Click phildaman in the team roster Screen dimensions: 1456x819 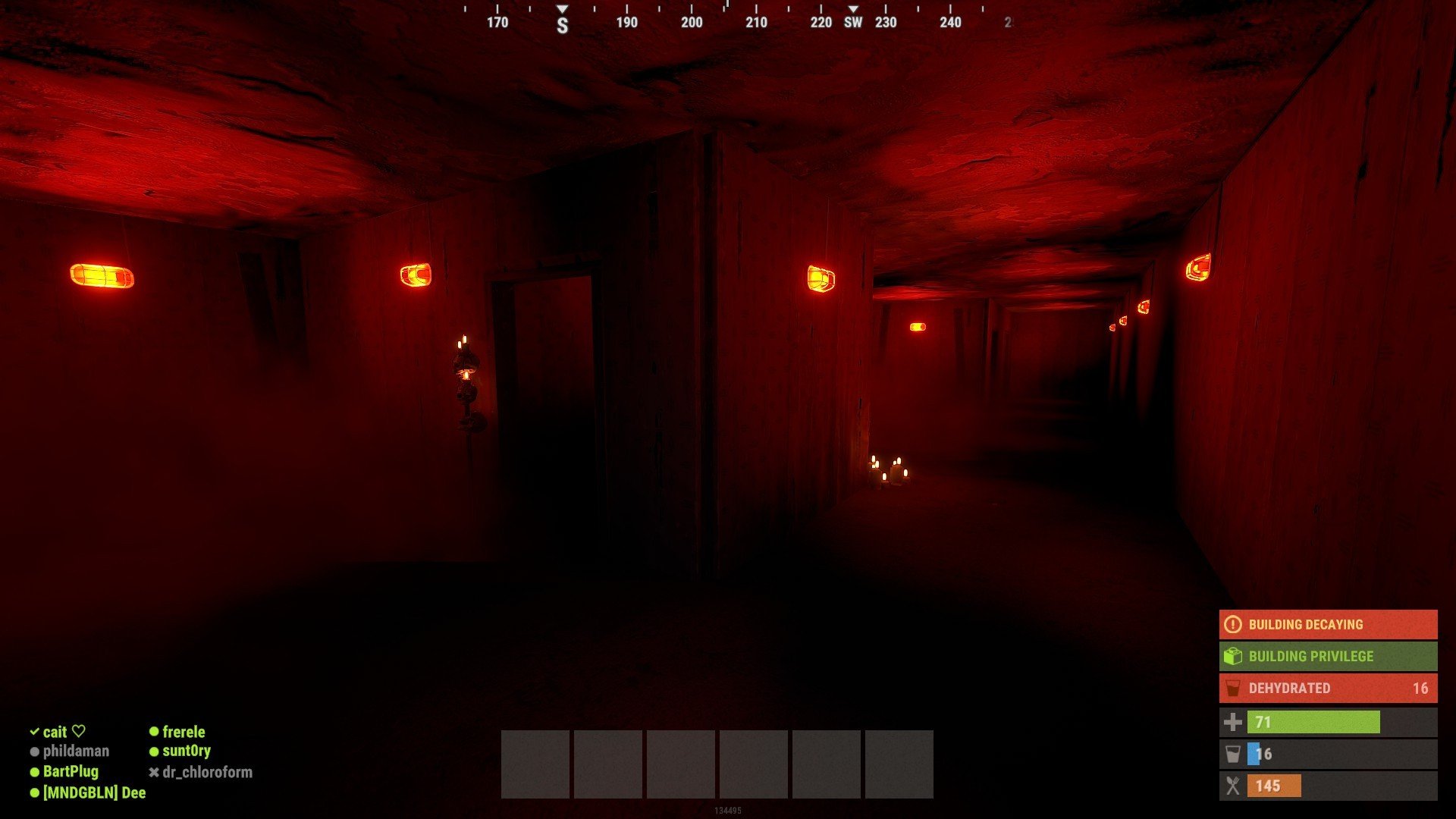[75, 752]
